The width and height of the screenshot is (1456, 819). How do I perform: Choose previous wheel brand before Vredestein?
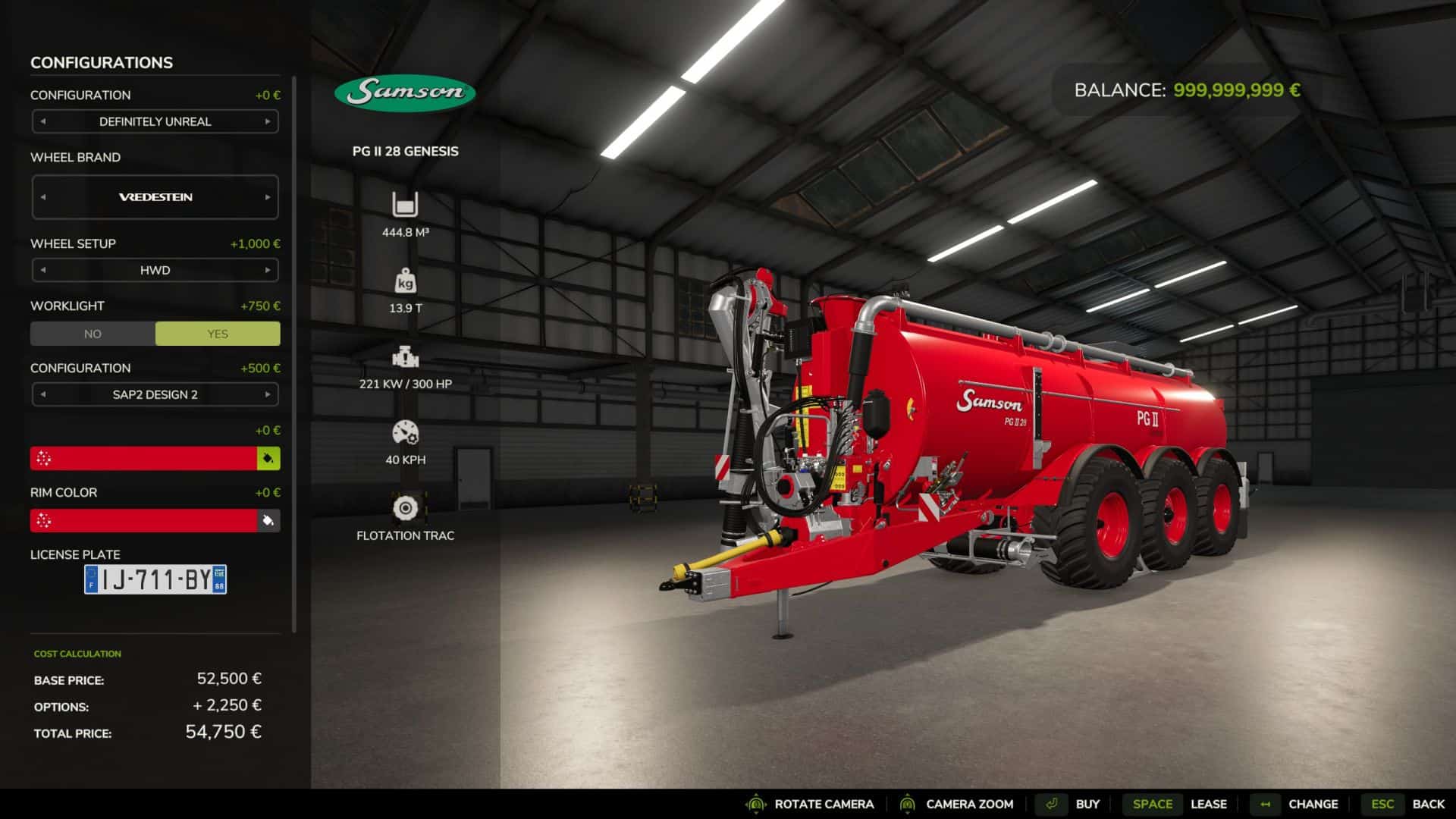(x=43, y=197)
